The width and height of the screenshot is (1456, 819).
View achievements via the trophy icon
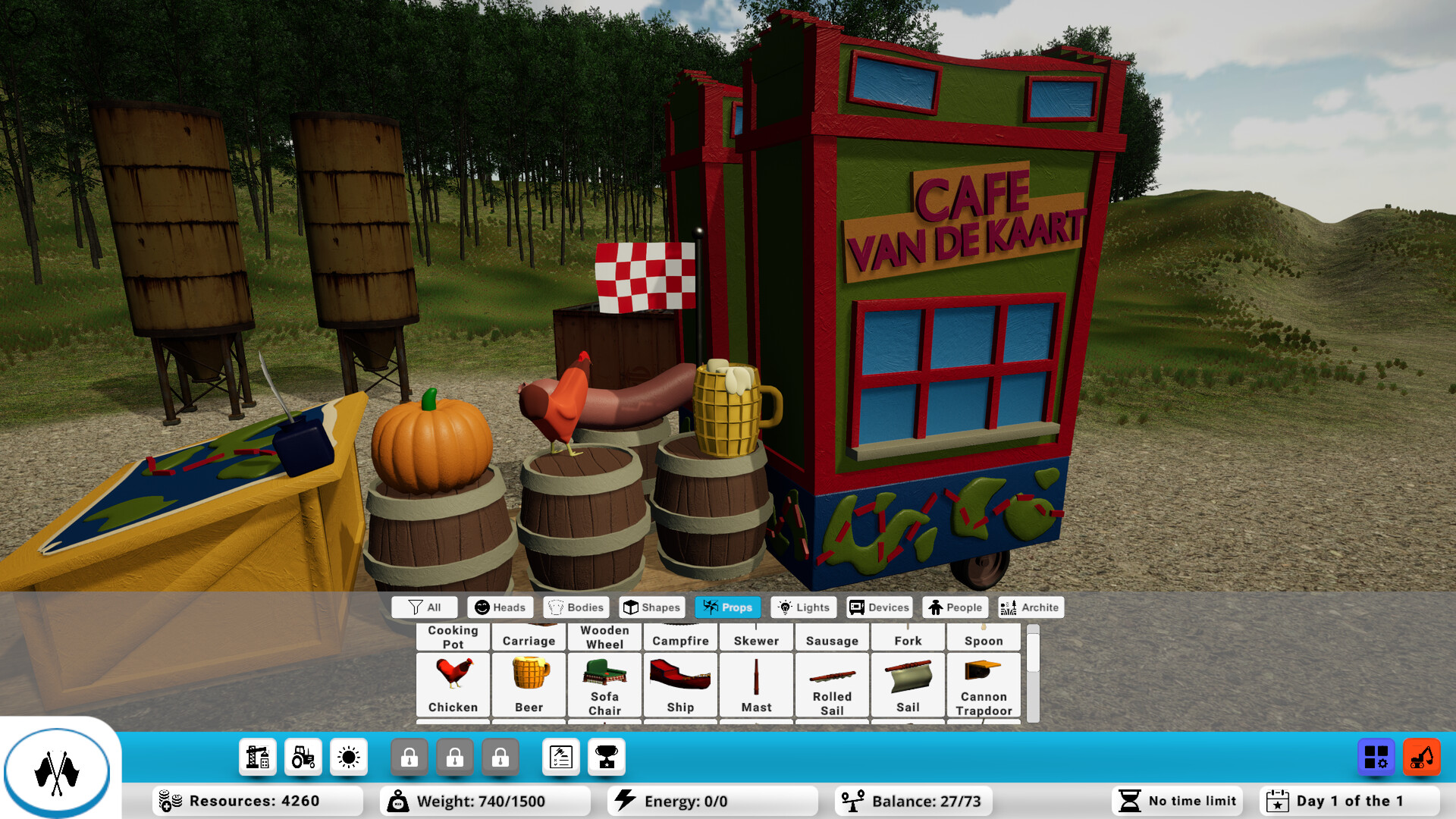click(x=606, y=756)
